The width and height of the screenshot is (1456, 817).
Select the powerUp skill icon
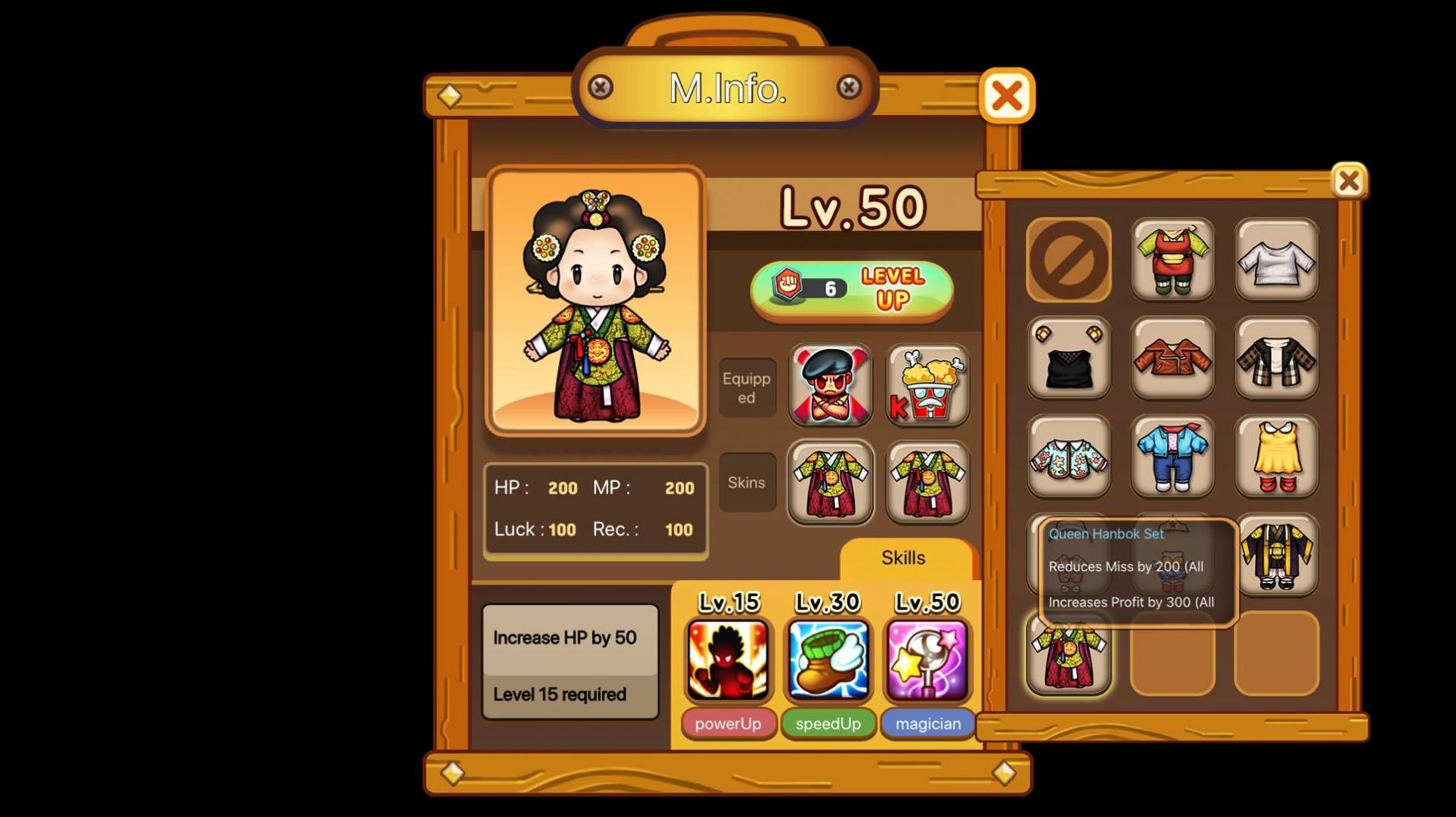(x=728, y=659)
